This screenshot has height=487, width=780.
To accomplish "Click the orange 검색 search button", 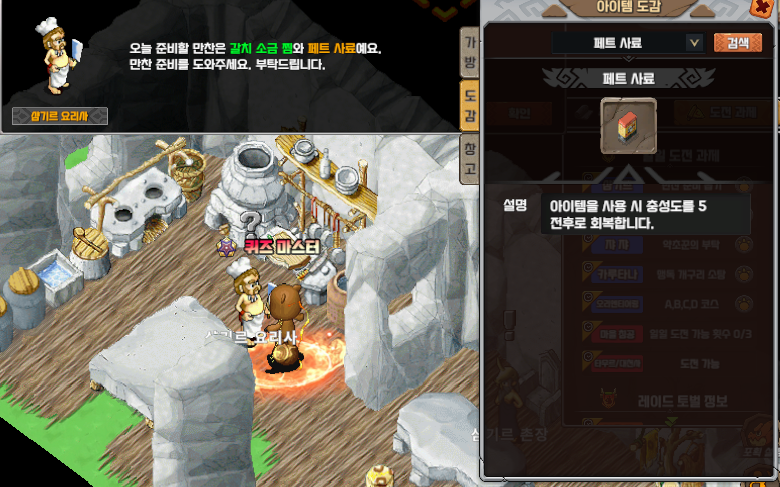I will [737, 43].
